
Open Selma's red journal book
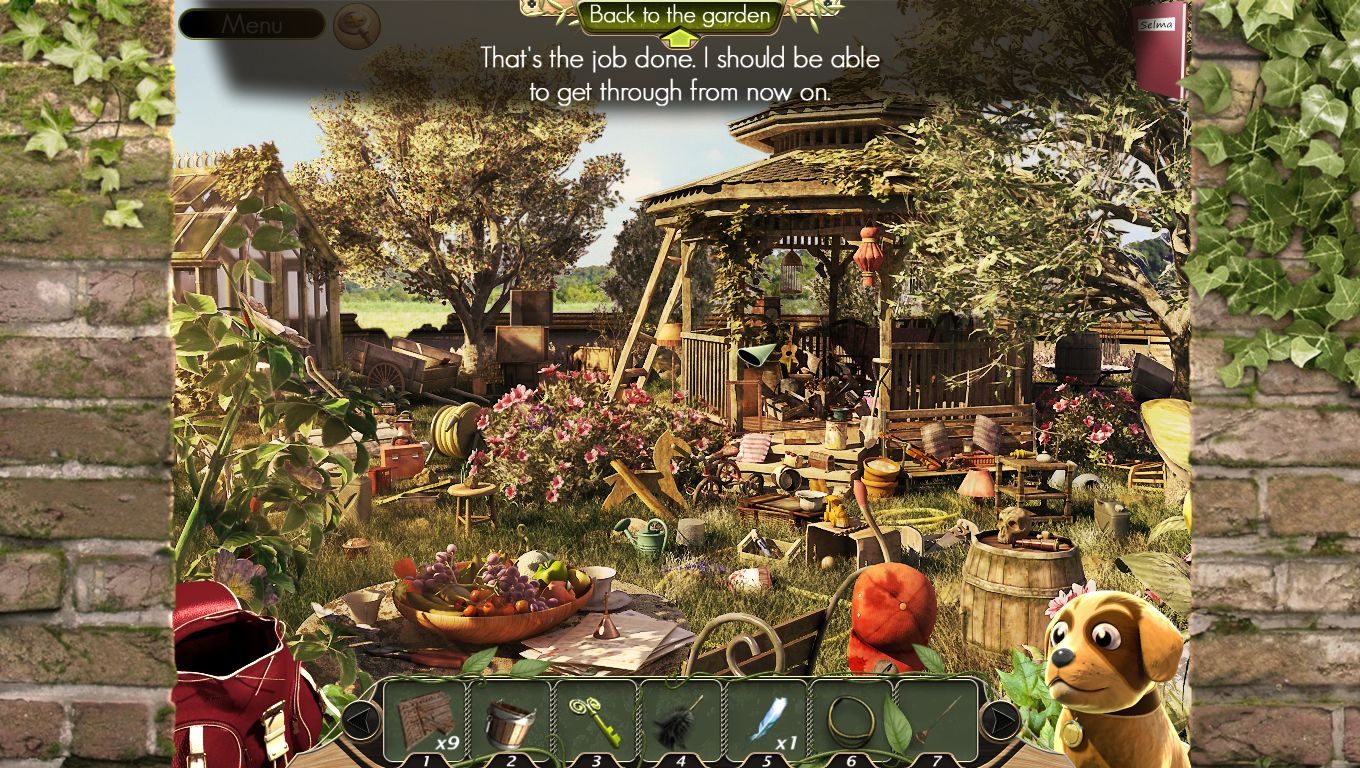click(x=1159, y=50)
